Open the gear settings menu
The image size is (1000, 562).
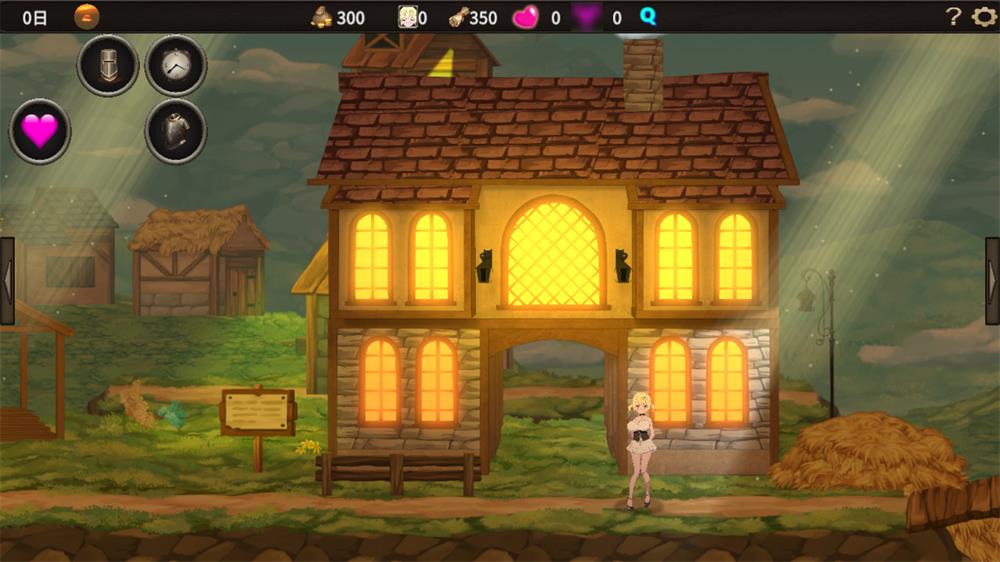(x=984, y=17)
